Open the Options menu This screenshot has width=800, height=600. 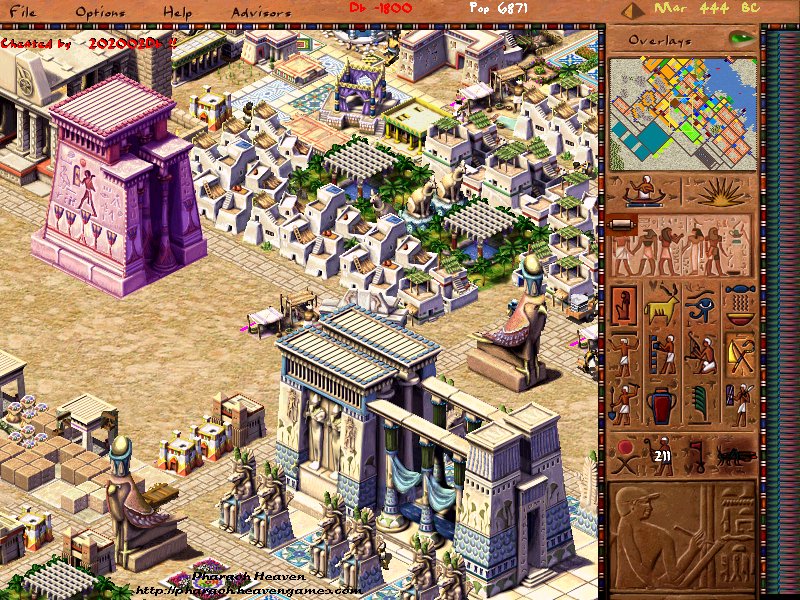100,13
